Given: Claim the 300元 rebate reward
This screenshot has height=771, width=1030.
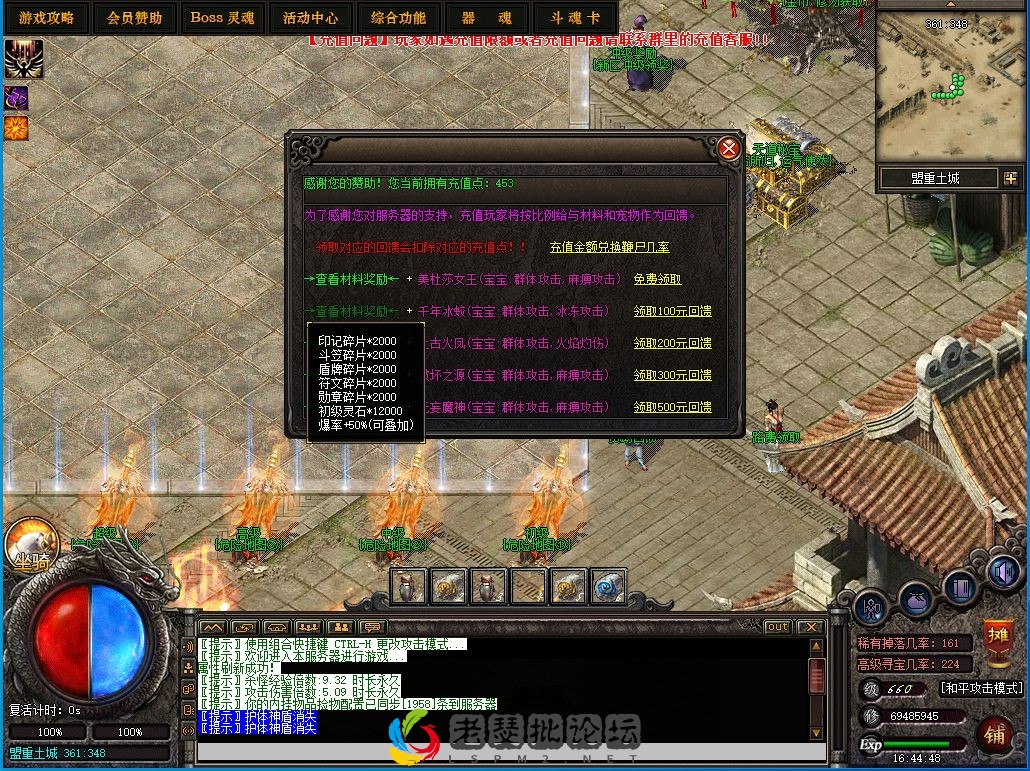Looking at the screenshot, I should (x=673, y=375).
